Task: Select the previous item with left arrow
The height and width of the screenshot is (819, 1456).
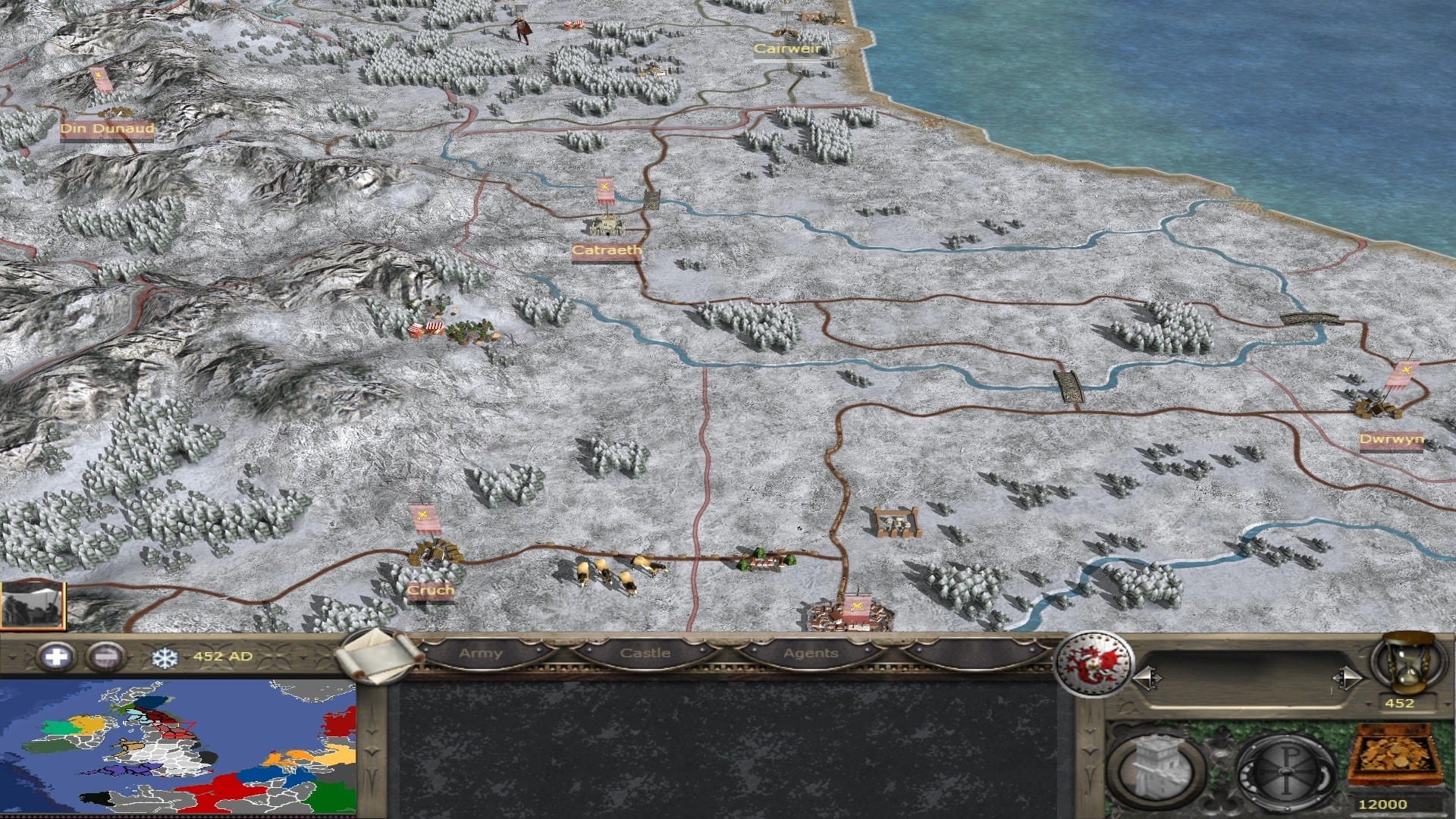Action: coord(1147,678)
